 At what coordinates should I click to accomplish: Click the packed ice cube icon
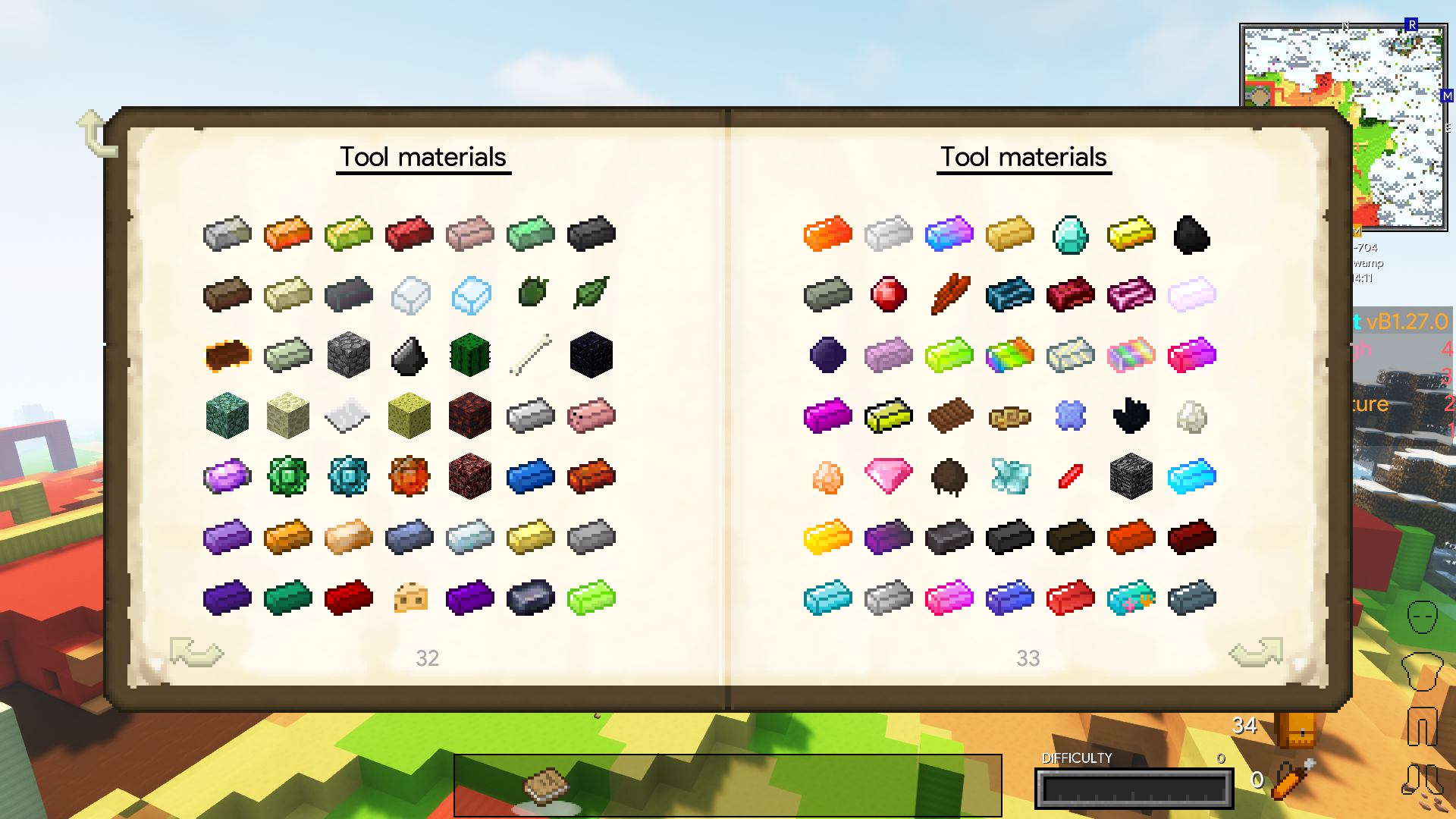(x=469, y=294)
